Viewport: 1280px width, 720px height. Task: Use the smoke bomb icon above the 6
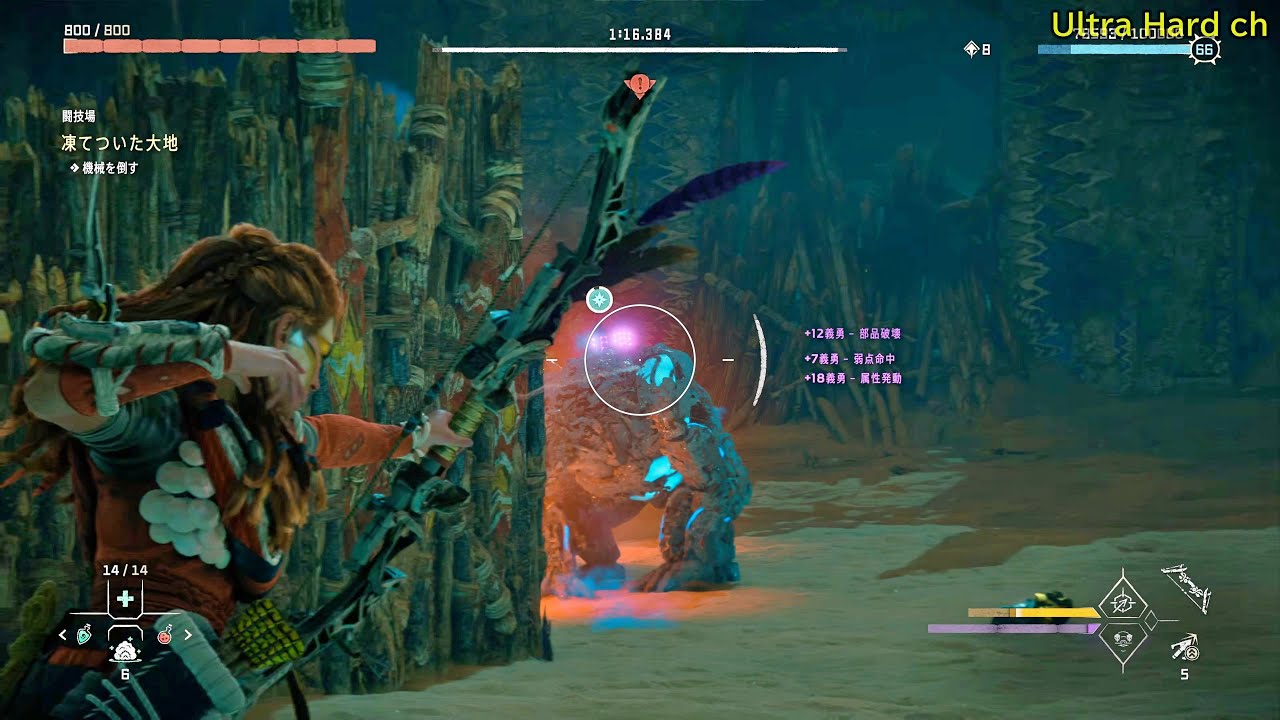[126, 651]
